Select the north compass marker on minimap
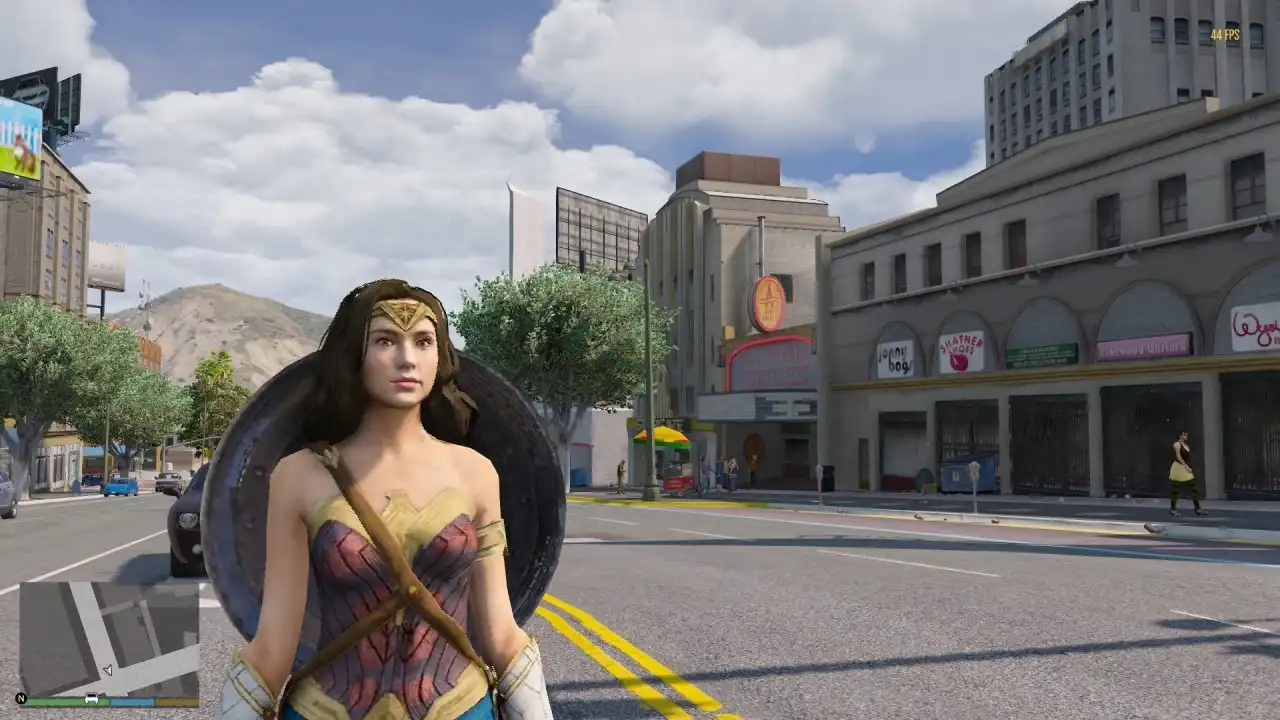1280x720 pixels. click(x=21, y=698)
